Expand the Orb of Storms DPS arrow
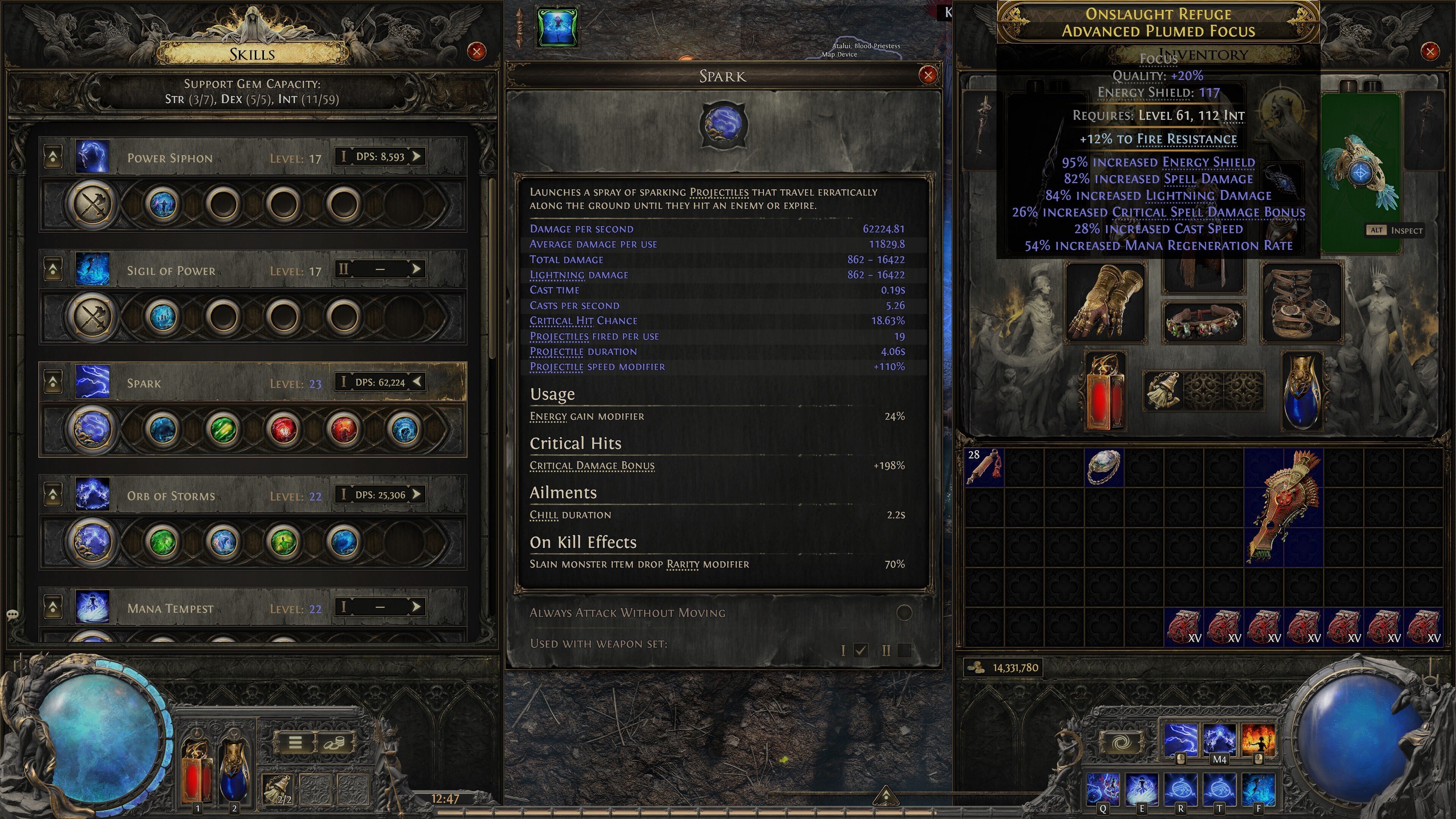The width and height of the screenshot is (1456, 819). click(417, 494)
